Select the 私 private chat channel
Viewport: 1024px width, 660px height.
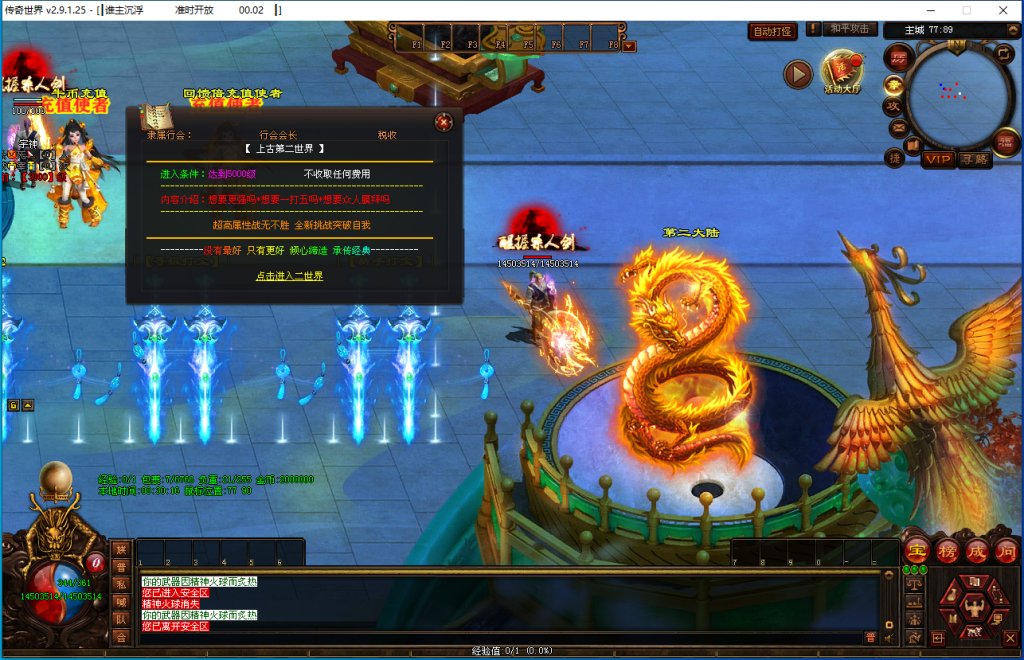pyautogui.click(x=121, y=584)
